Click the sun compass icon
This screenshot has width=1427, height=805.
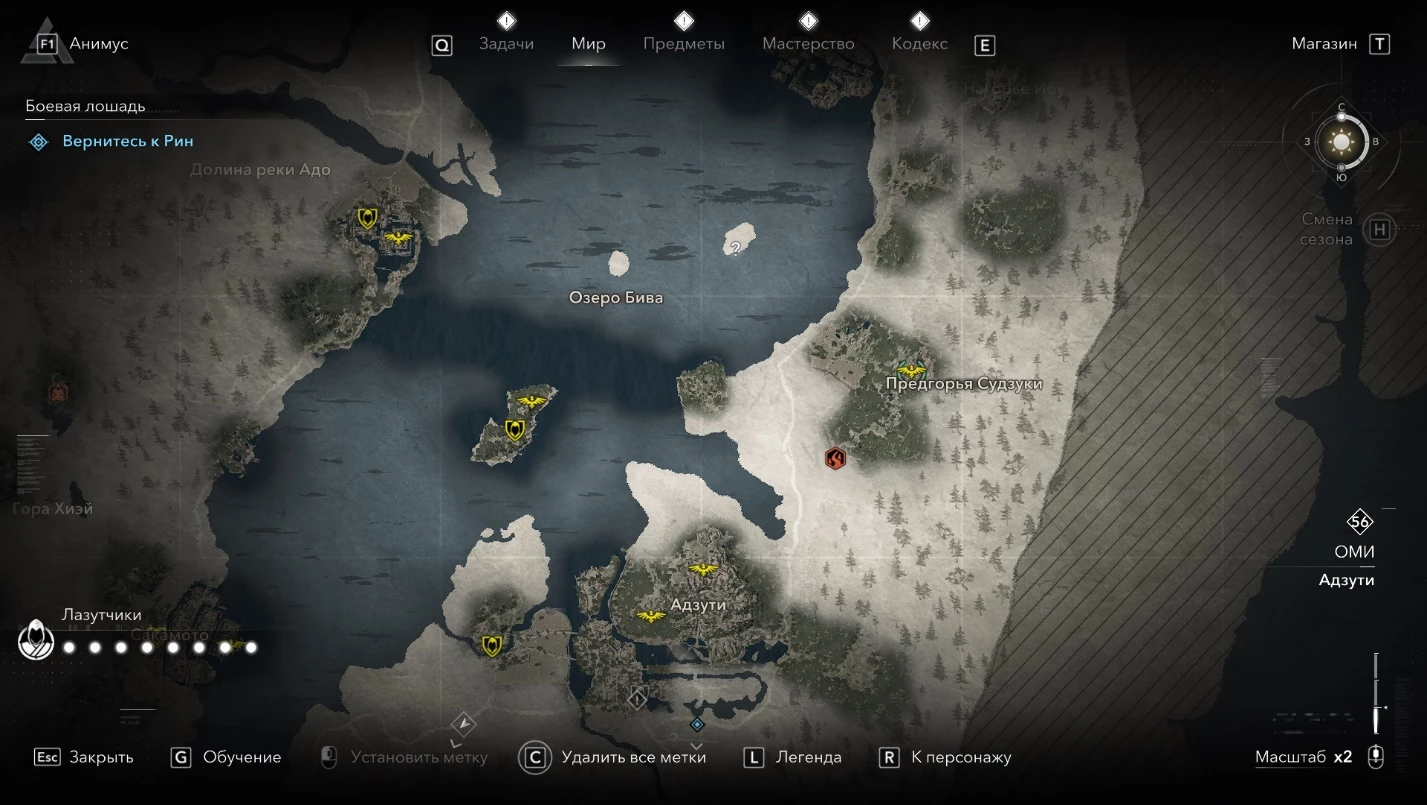1341,142
